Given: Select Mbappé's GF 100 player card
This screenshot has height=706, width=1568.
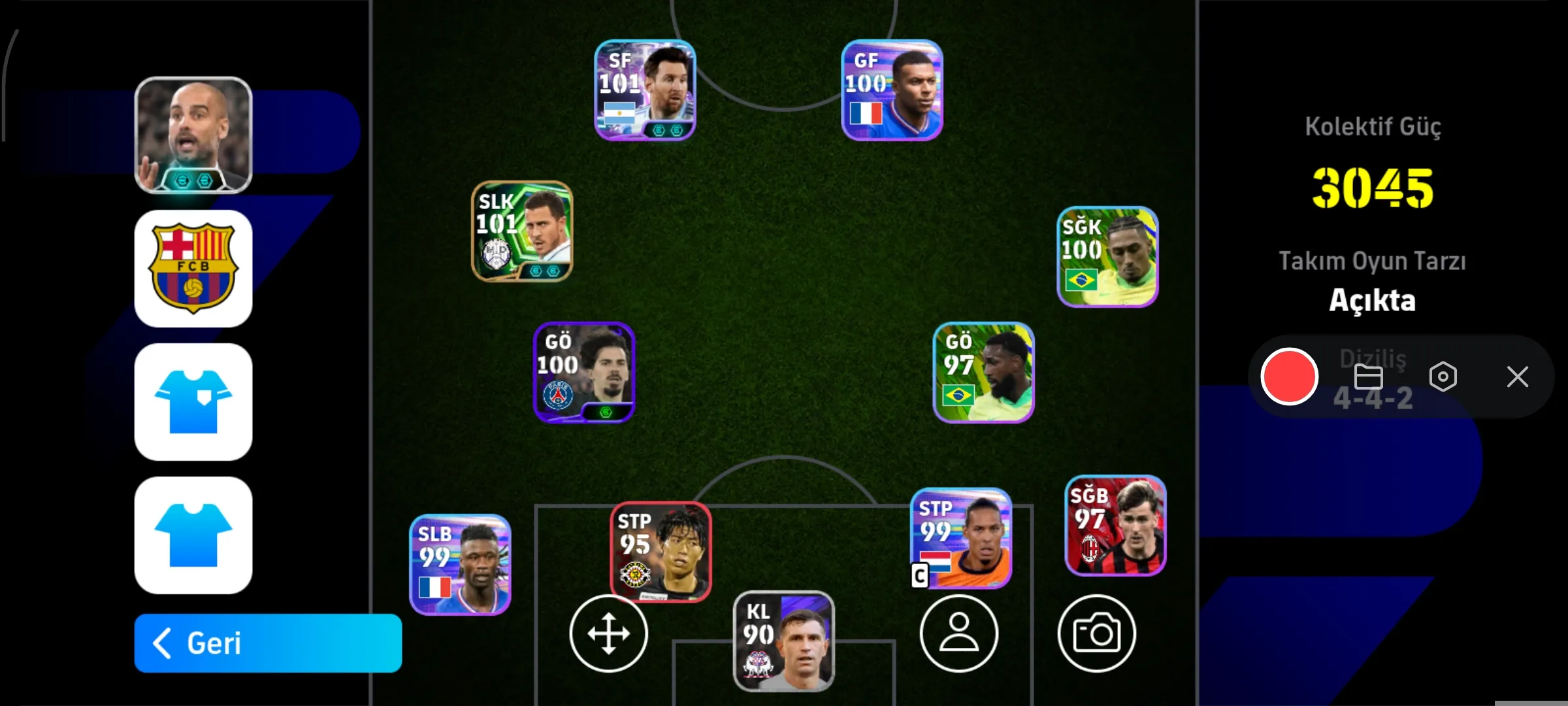Looking at the screenshot, I should tap(891, 92).
